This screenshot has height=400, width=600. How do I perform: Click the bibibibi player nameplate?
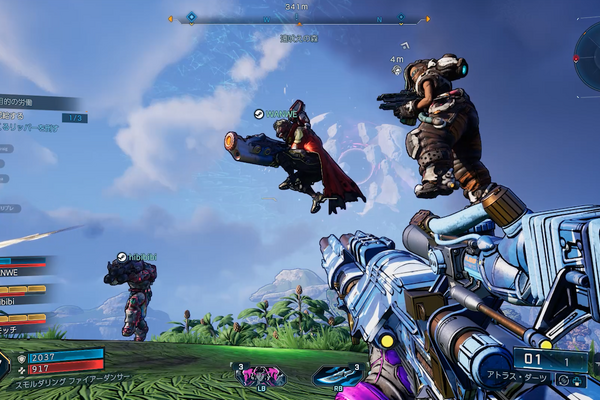pos(135,257)
